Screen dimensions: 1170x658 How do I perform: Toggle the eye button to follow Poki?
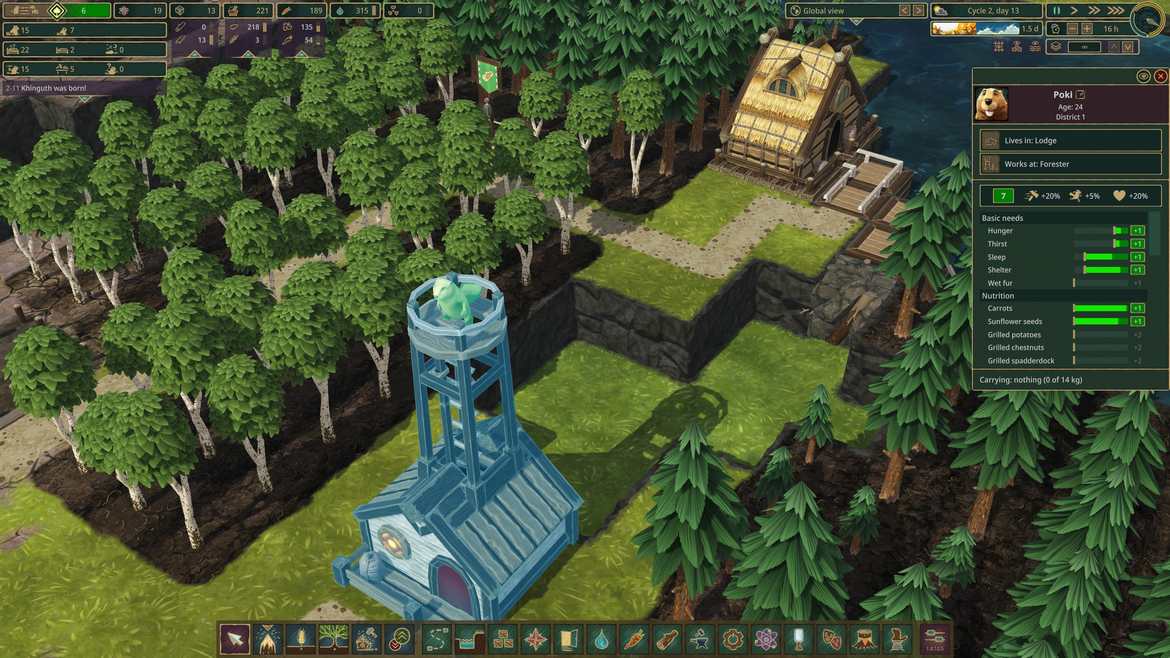[x=1143, y=76]
